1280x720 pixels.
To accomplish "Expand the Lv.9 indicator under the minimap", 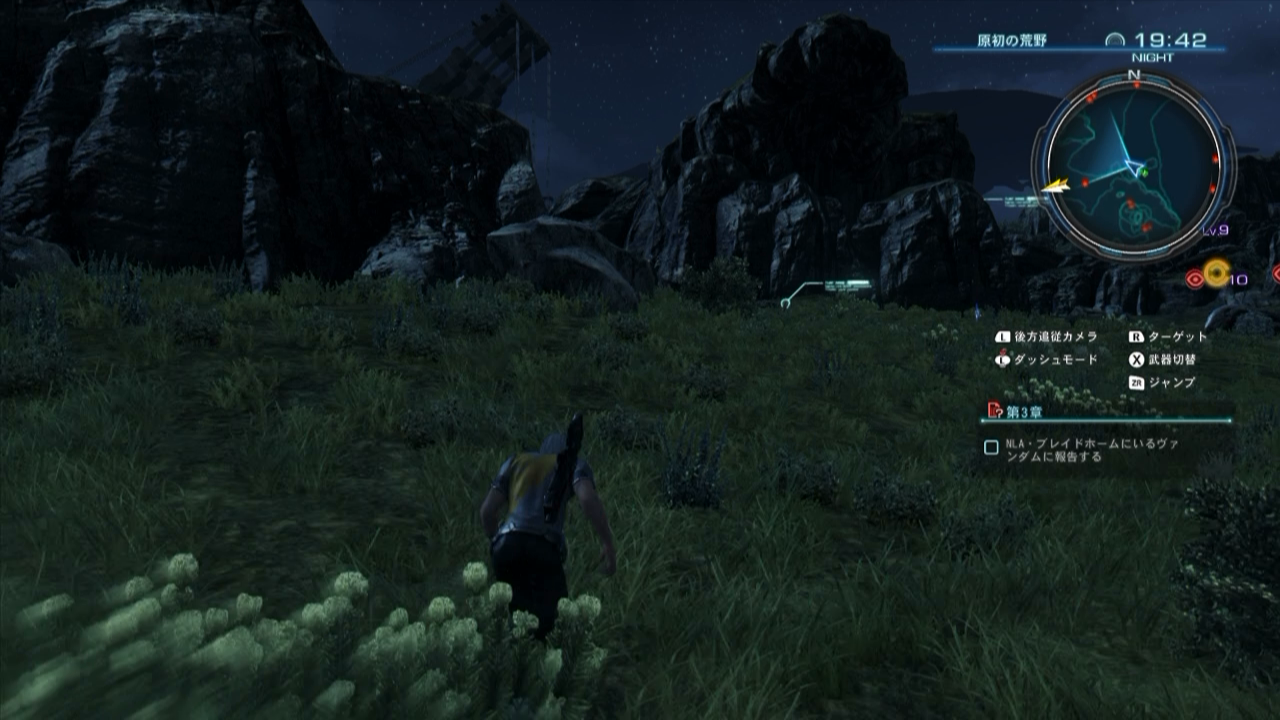I will coord(1216,230).
